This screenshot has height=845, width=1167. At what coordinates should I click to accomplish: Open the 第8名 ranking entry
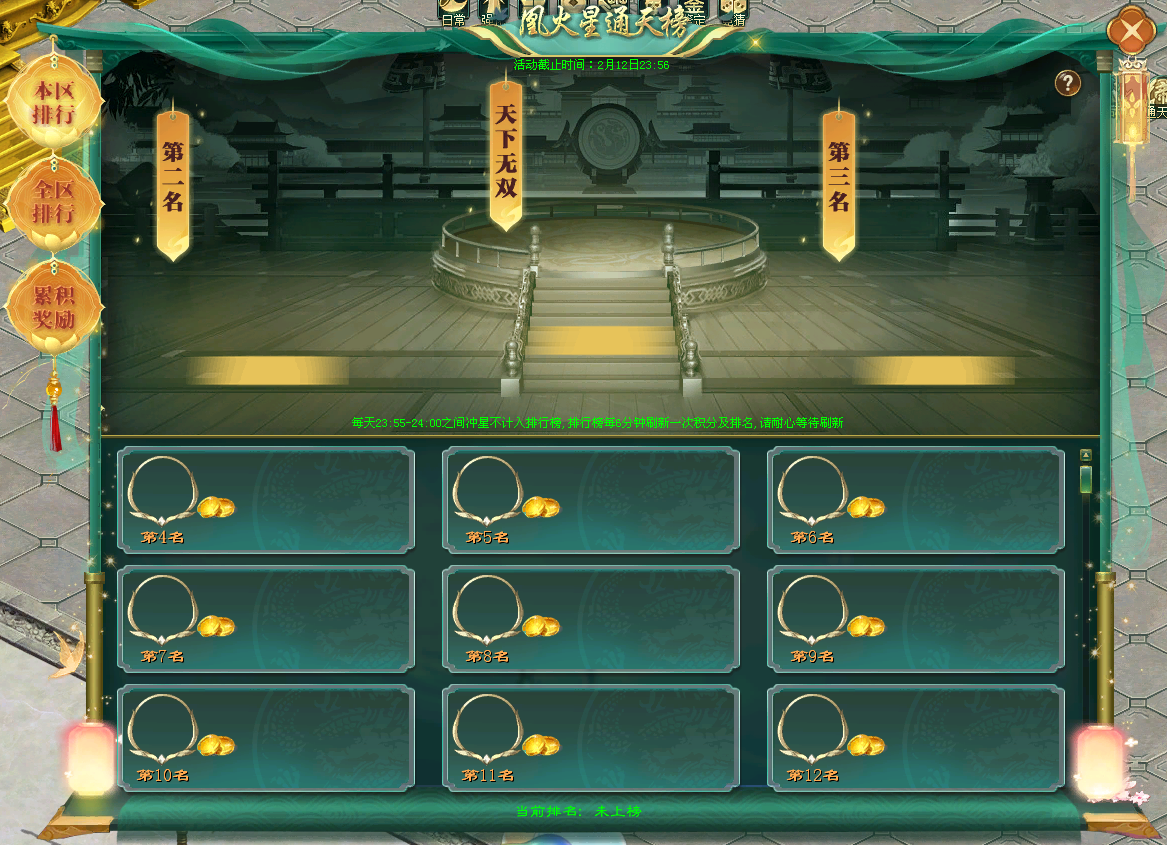tap(591, 618)
